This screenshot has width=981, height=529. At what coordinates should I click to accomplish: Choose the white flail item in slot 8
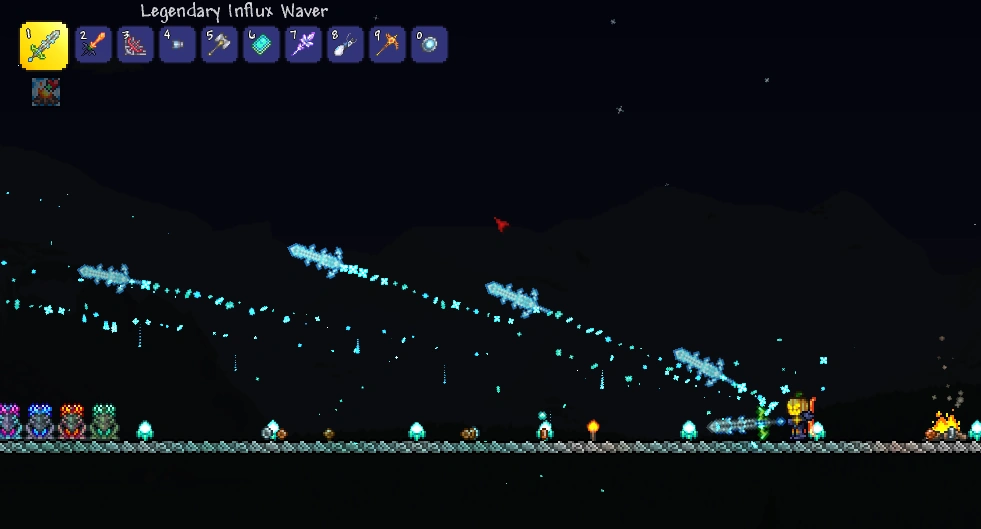(345, 45)
